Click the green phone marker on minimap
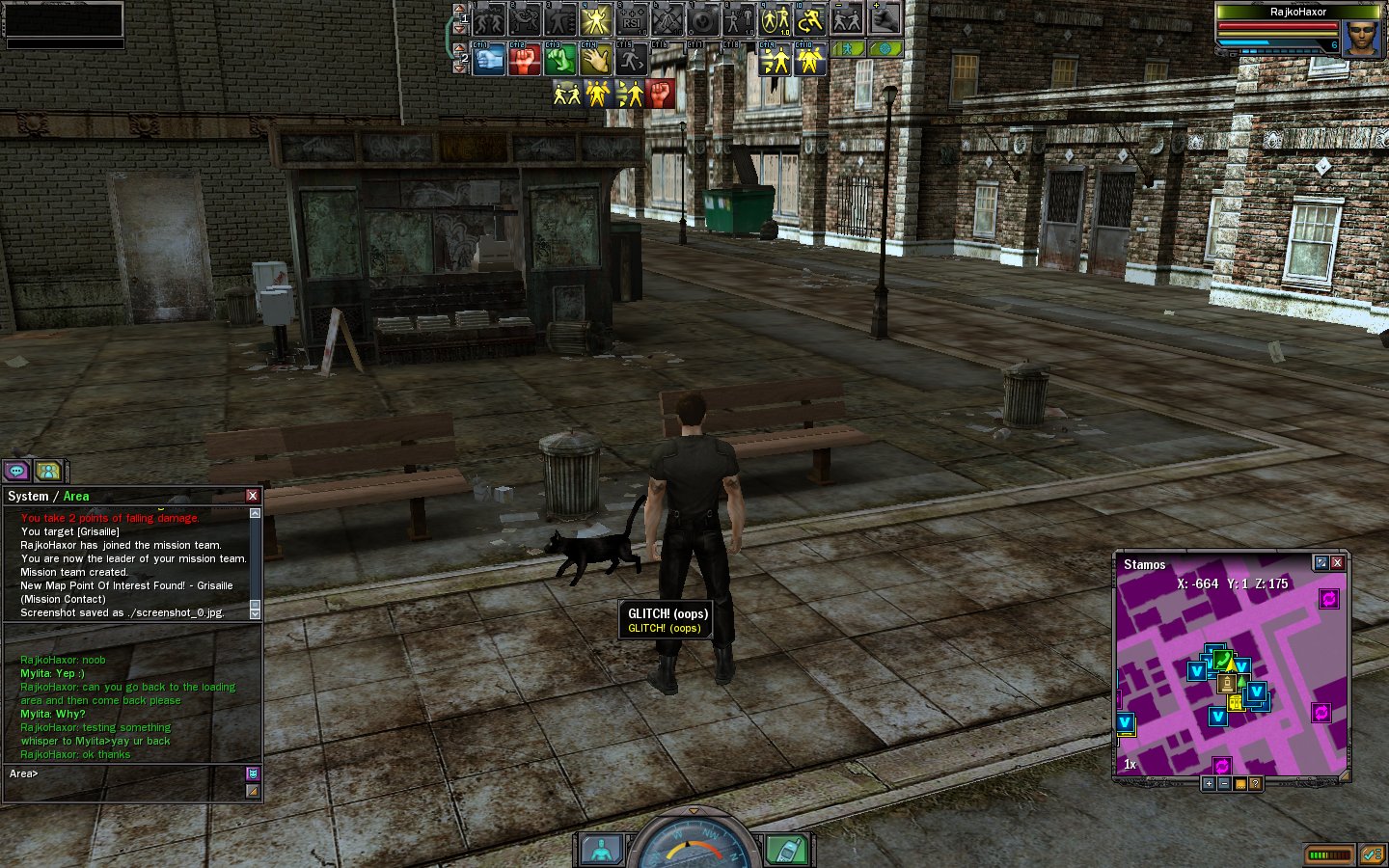 tap(1223, 660)
